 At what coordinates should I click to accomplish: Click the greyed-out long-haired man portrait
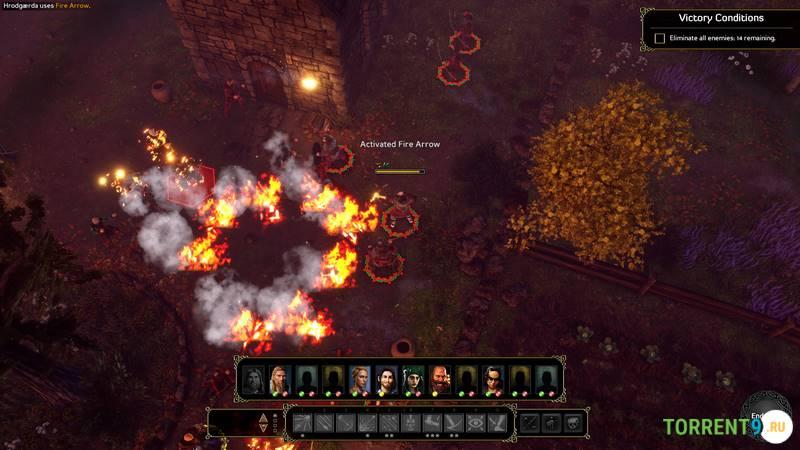pos(253,380)
